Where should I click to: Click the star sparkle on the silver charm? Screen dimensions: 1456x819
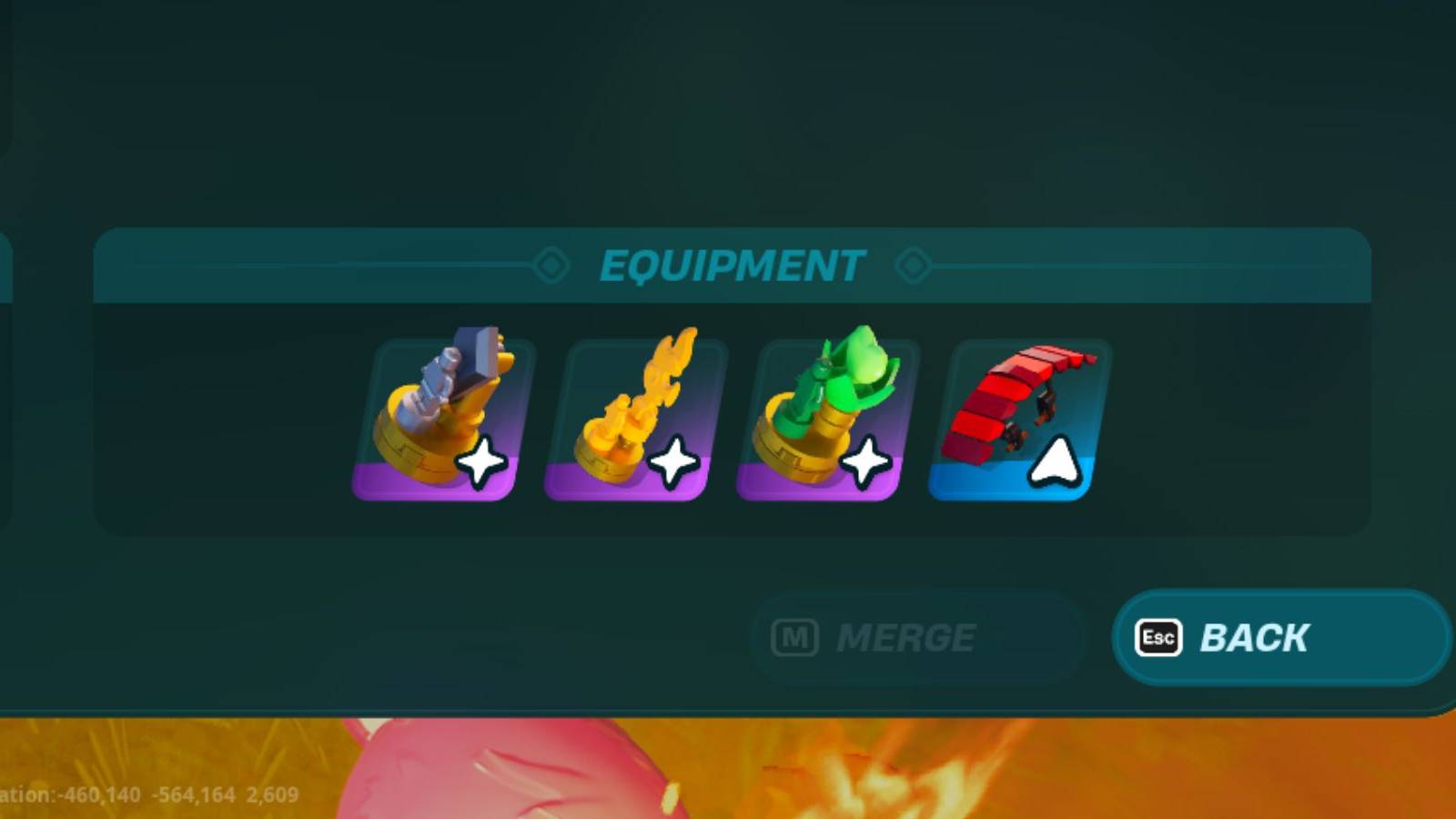pyautogui.click(x=480, y=462)
